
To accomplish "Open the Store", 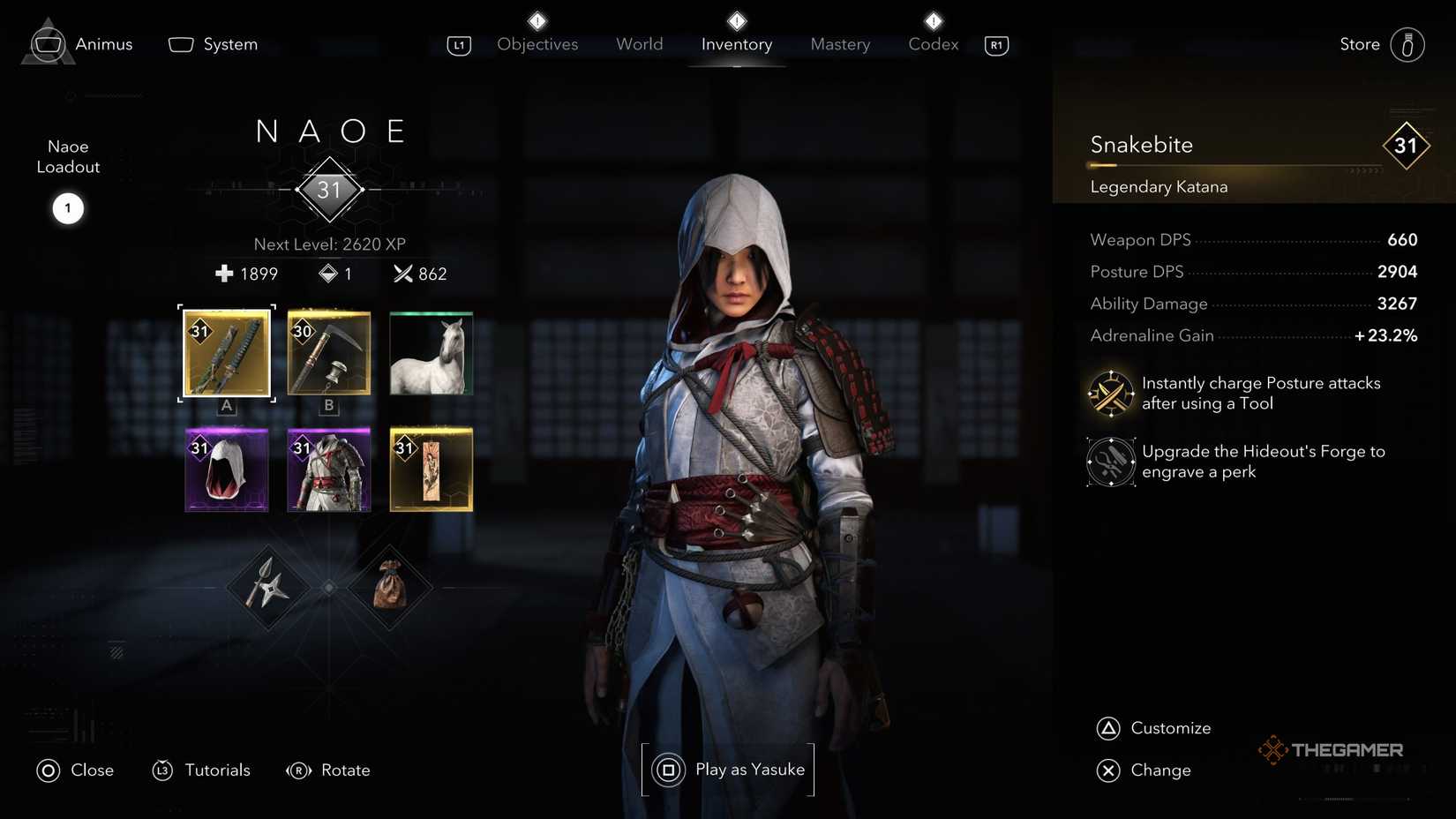I will [x=1358, y=44].
